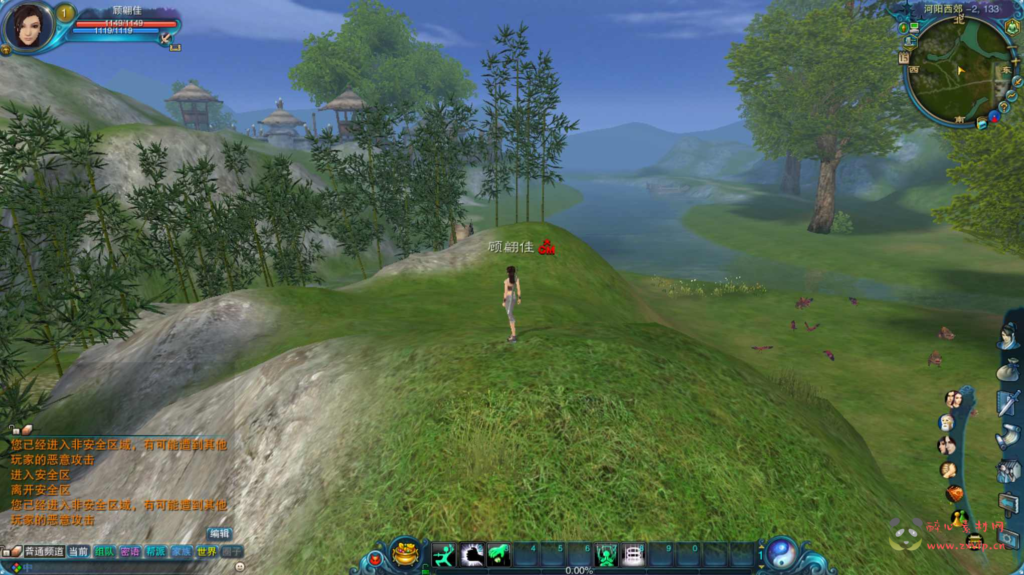
Task: Use the white claw slash skill
Action: (471, 554)
